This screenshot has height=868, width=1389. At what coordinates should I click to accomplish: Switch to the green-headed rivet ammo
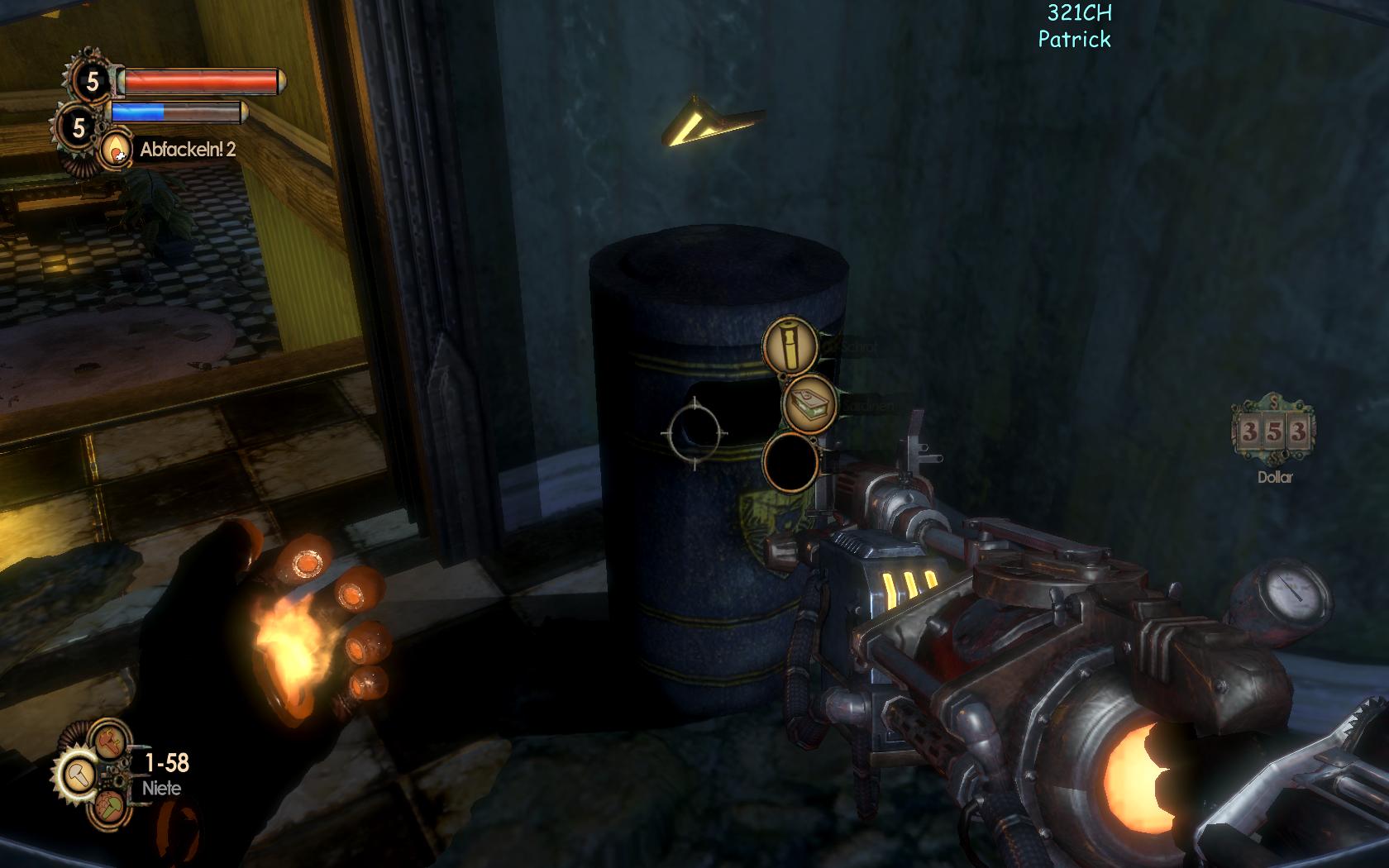[x=109, y=808]
